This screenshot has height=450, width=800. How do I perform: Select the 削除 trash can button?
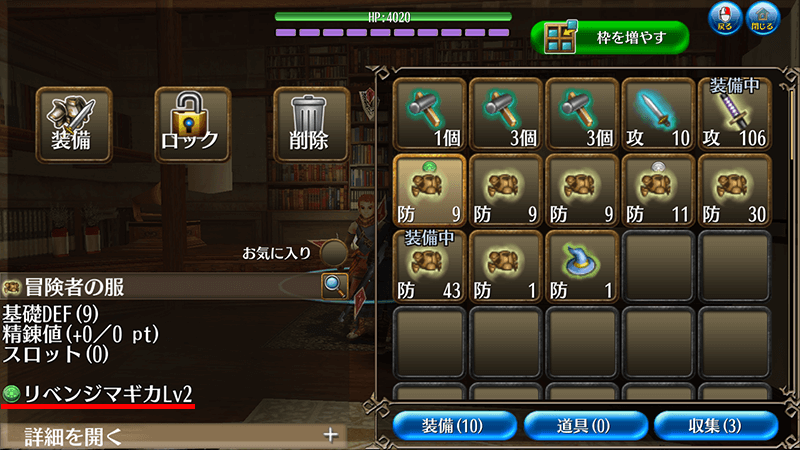(x=311, y=123)
